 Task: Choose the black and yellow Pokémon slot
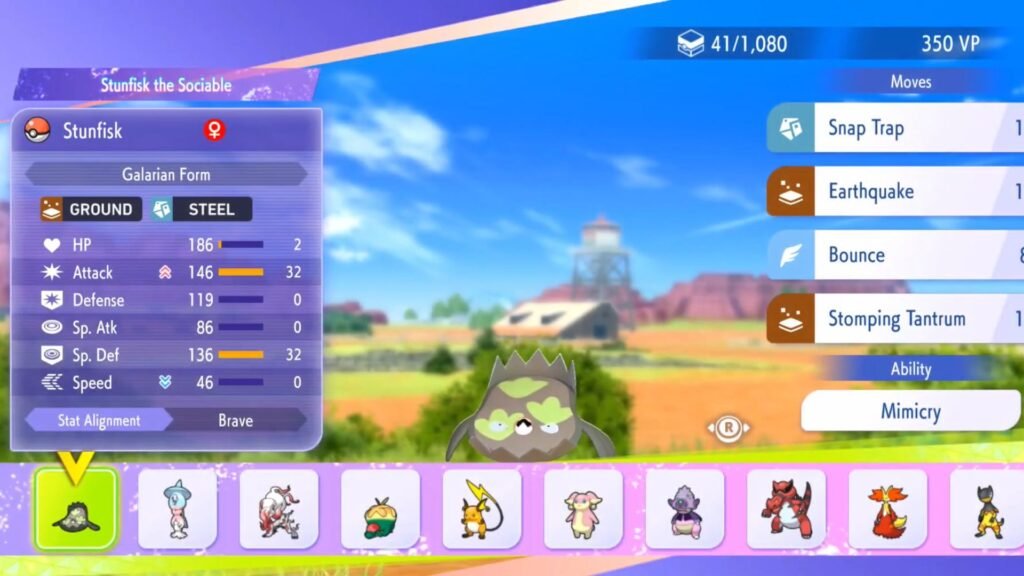(987, 509)
